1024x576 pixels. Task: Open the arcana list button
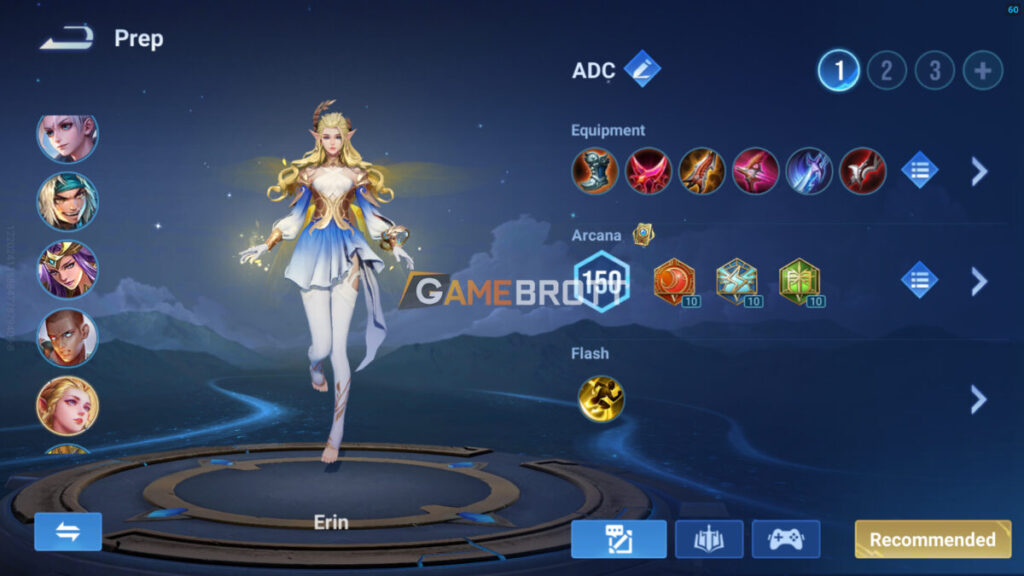pyautogui.click(x=919, y=280)
